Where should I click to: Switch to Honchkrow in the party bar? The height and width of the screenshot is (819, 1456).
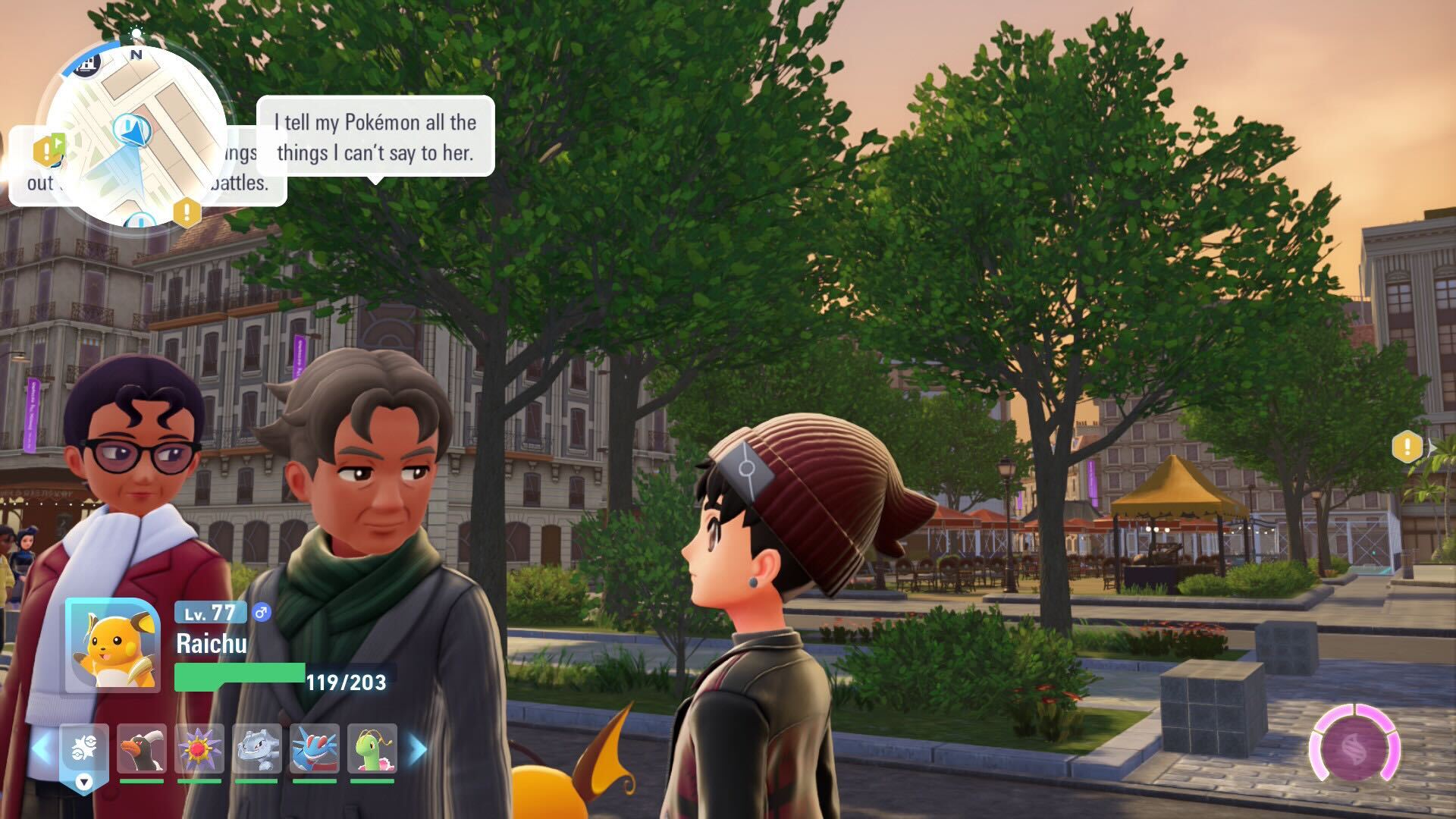tap(142, 749)
